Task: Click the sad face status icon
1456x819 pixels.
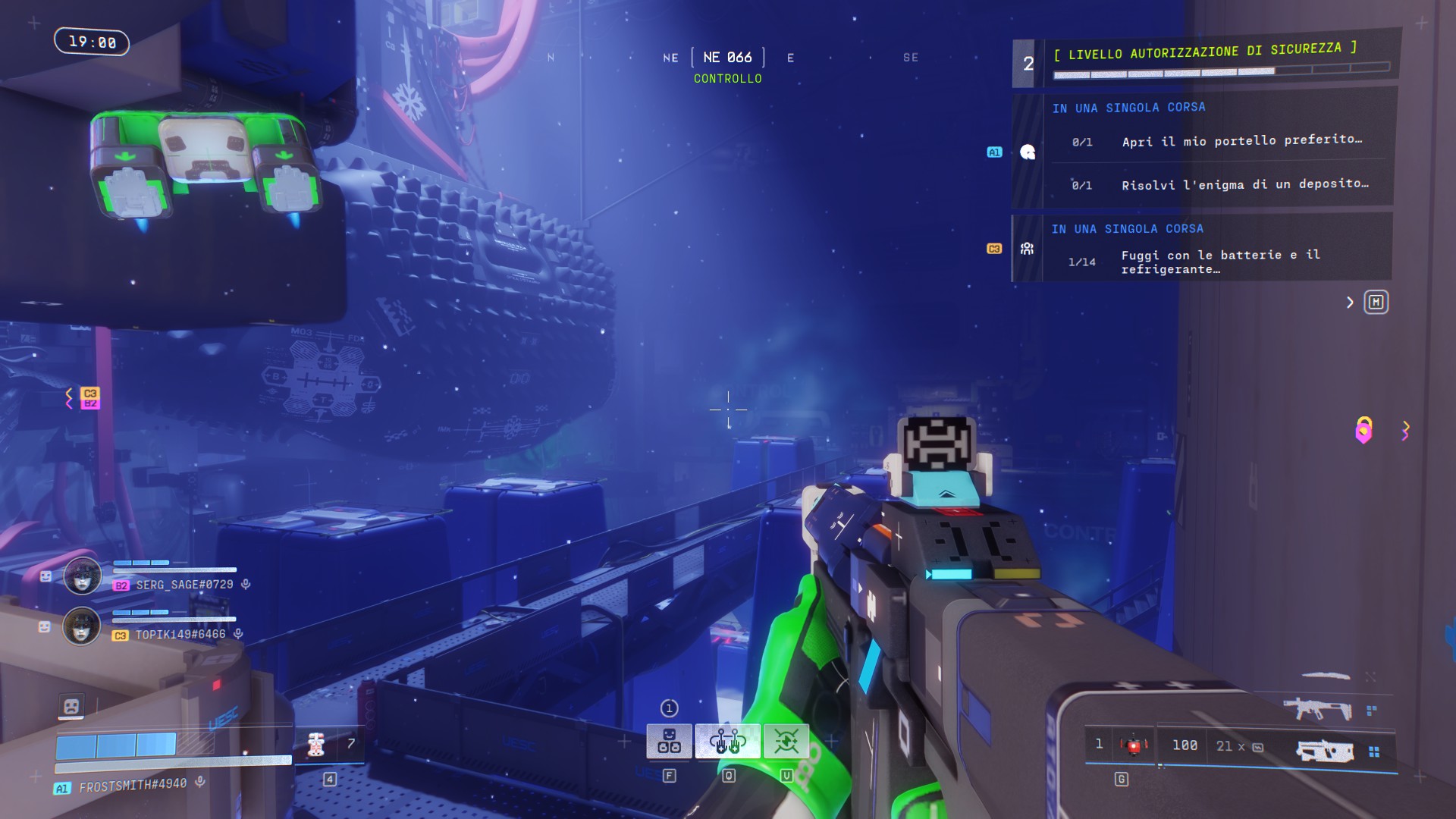Action: (x=71, y=707)
